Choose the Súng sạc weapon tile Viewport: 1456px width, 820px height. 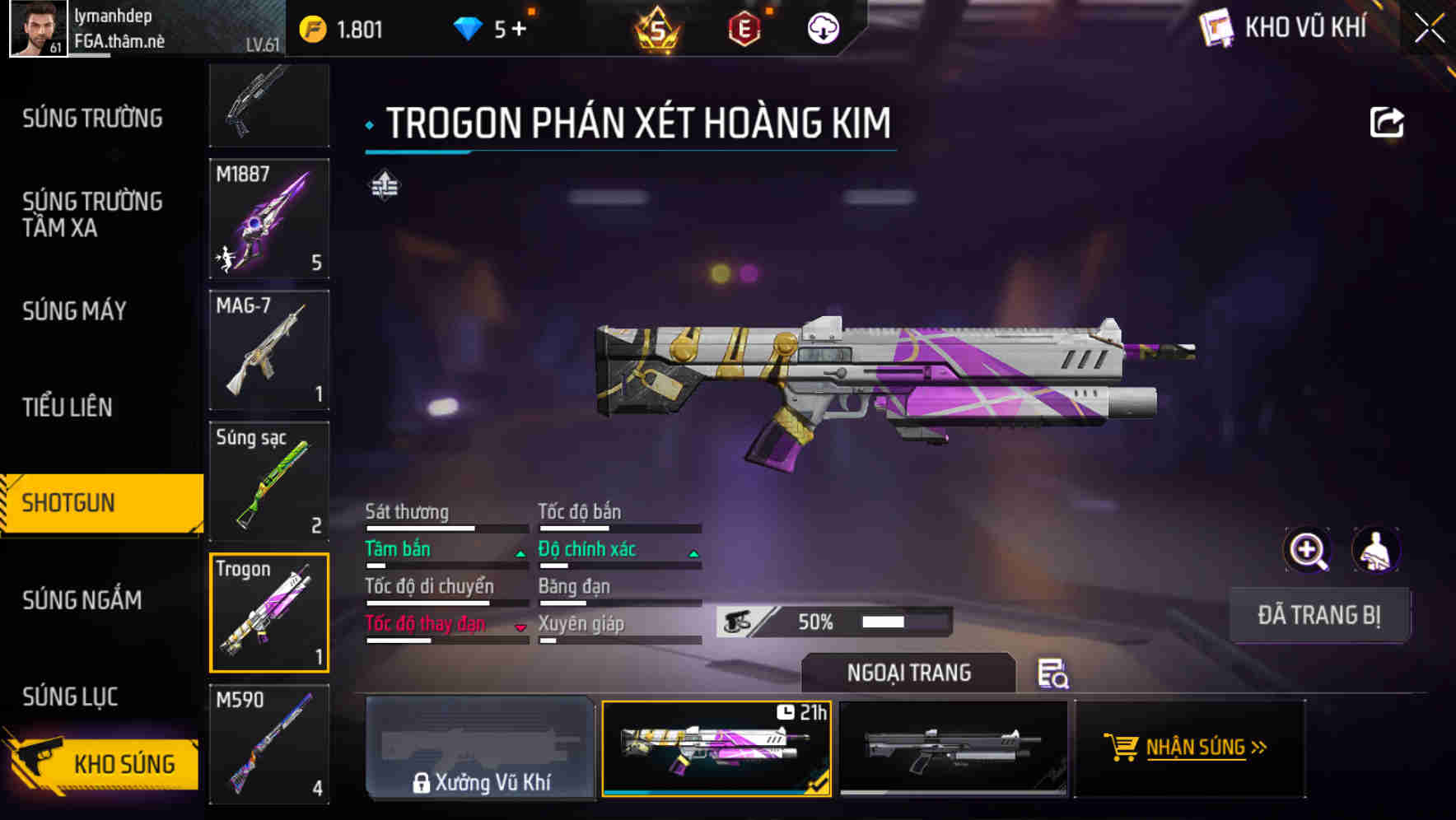269,482
